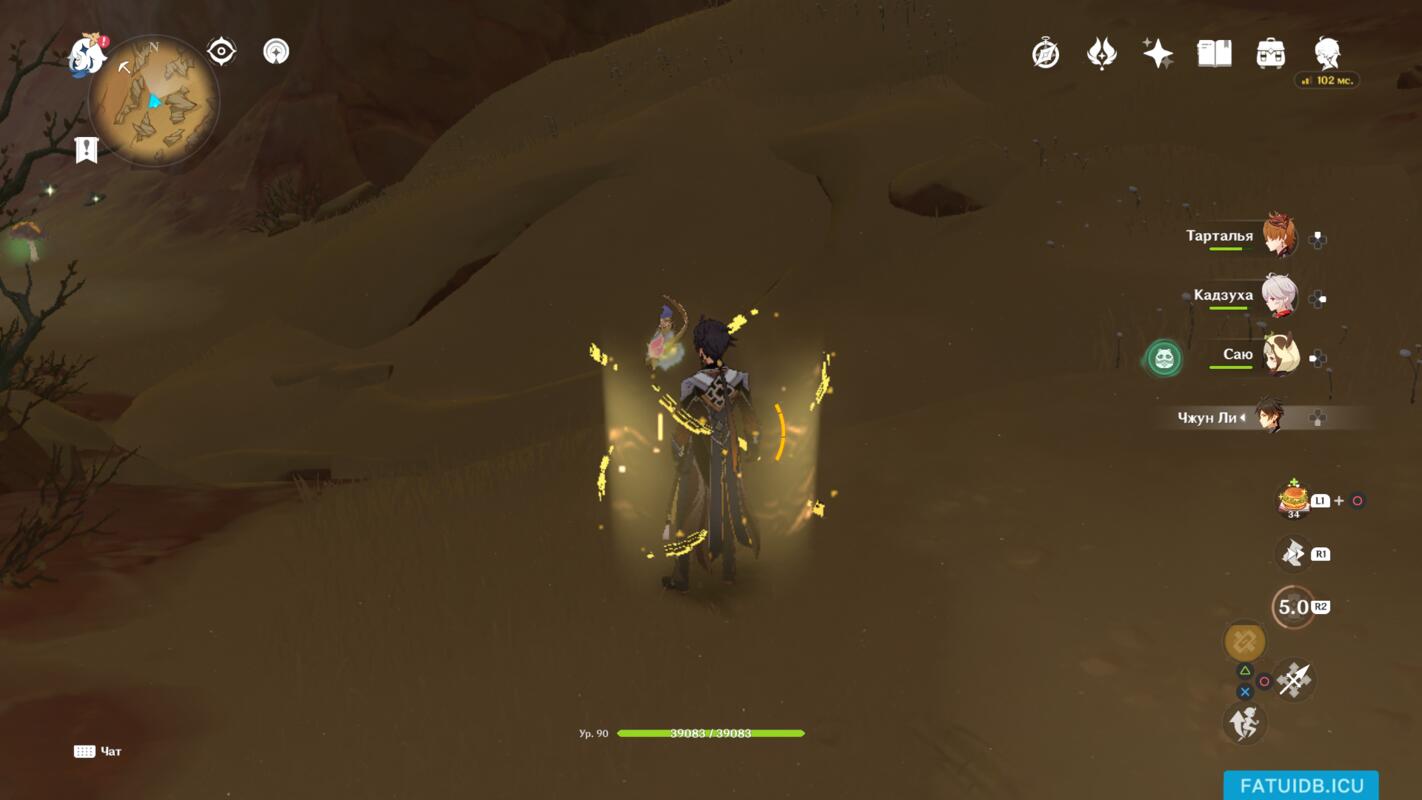Open the character profile silhouette icon

click(x=1327, y=53)
